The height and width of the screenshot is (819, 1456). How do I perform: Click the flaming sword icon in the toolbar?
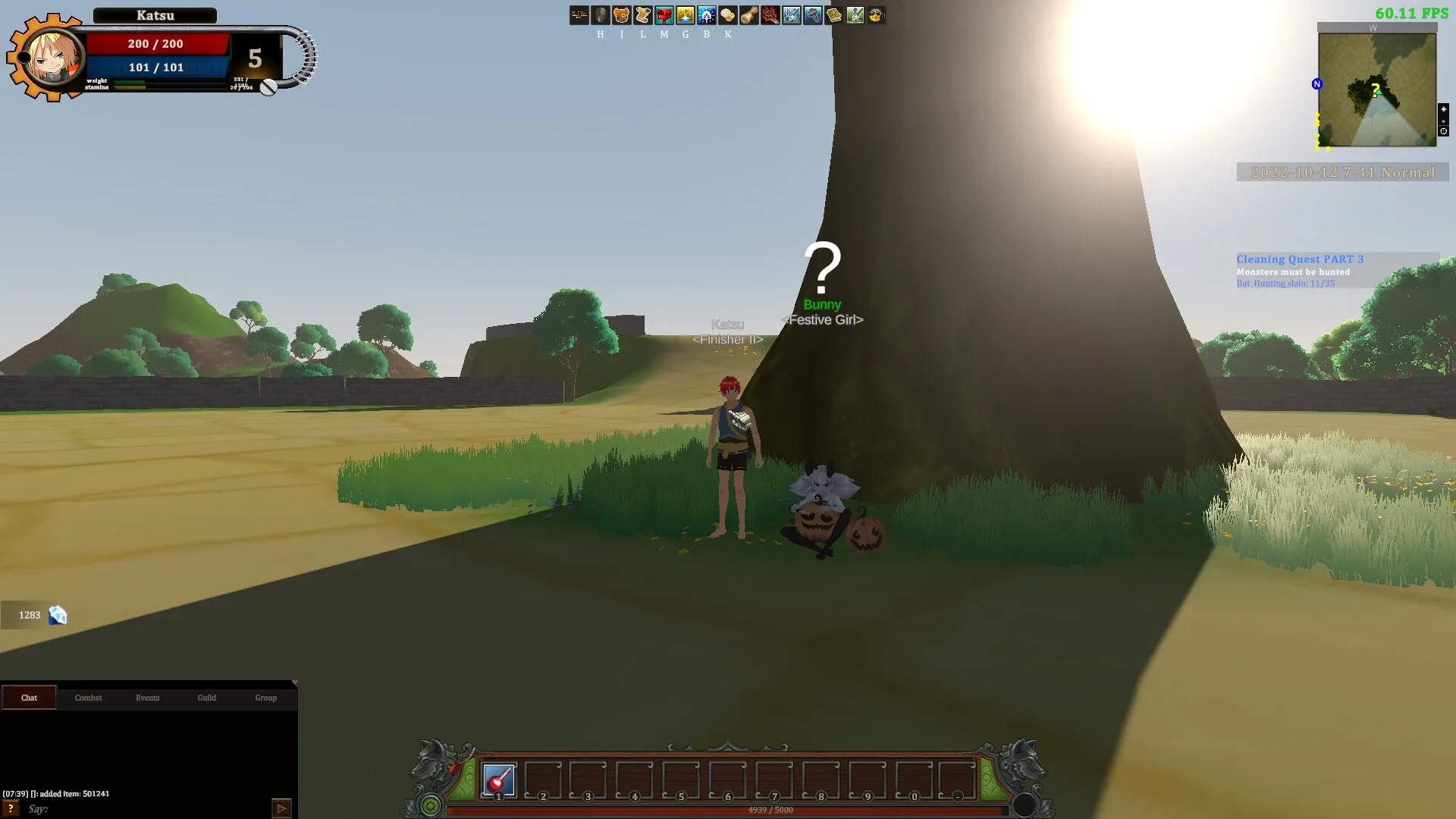(x=769, y=15)
